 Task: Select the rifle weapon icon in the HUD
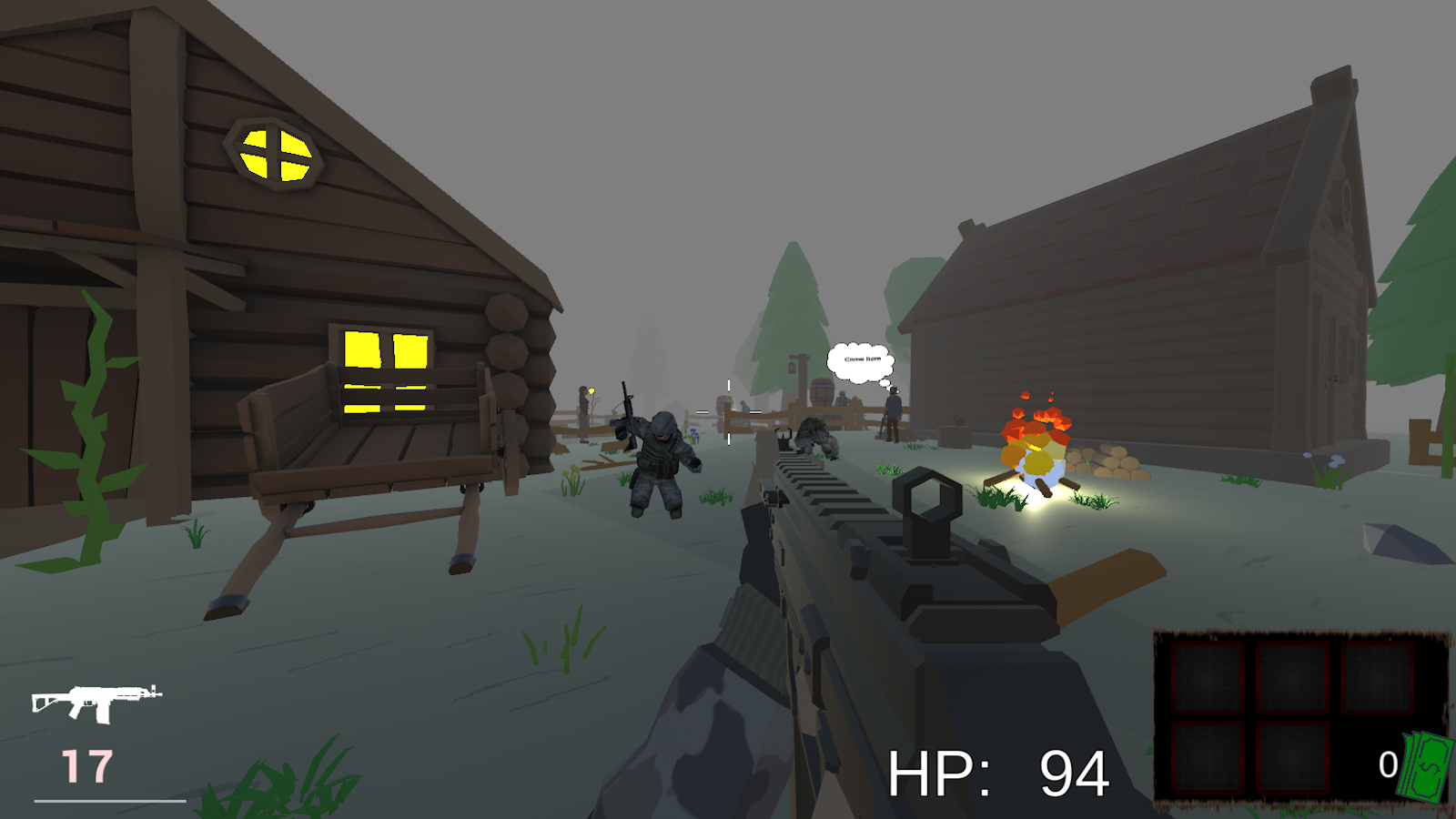pyautogui.click(x=96, y=701)
